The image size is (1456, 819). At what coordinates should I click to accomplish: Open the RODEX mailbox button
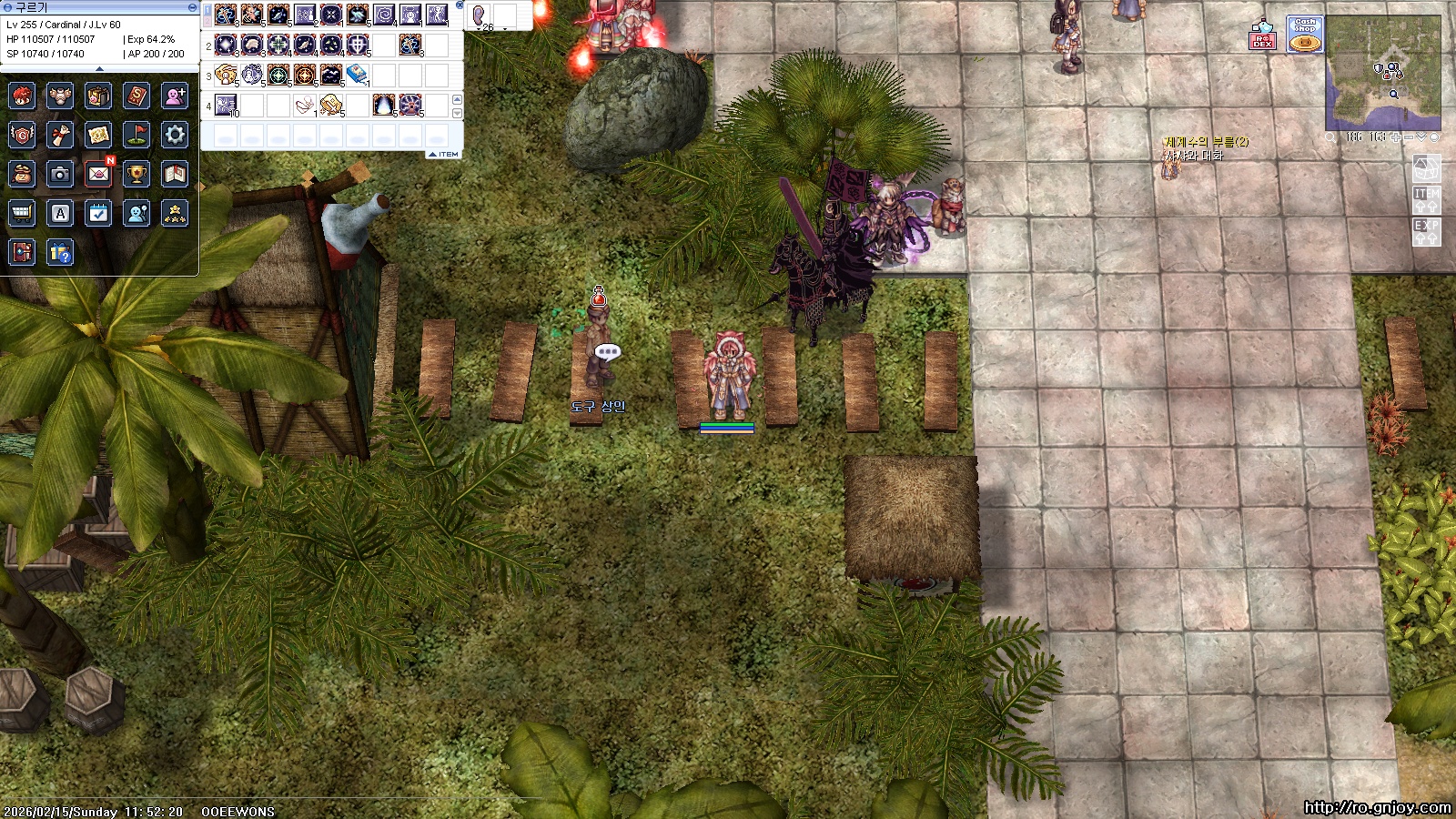(1262, 35)
